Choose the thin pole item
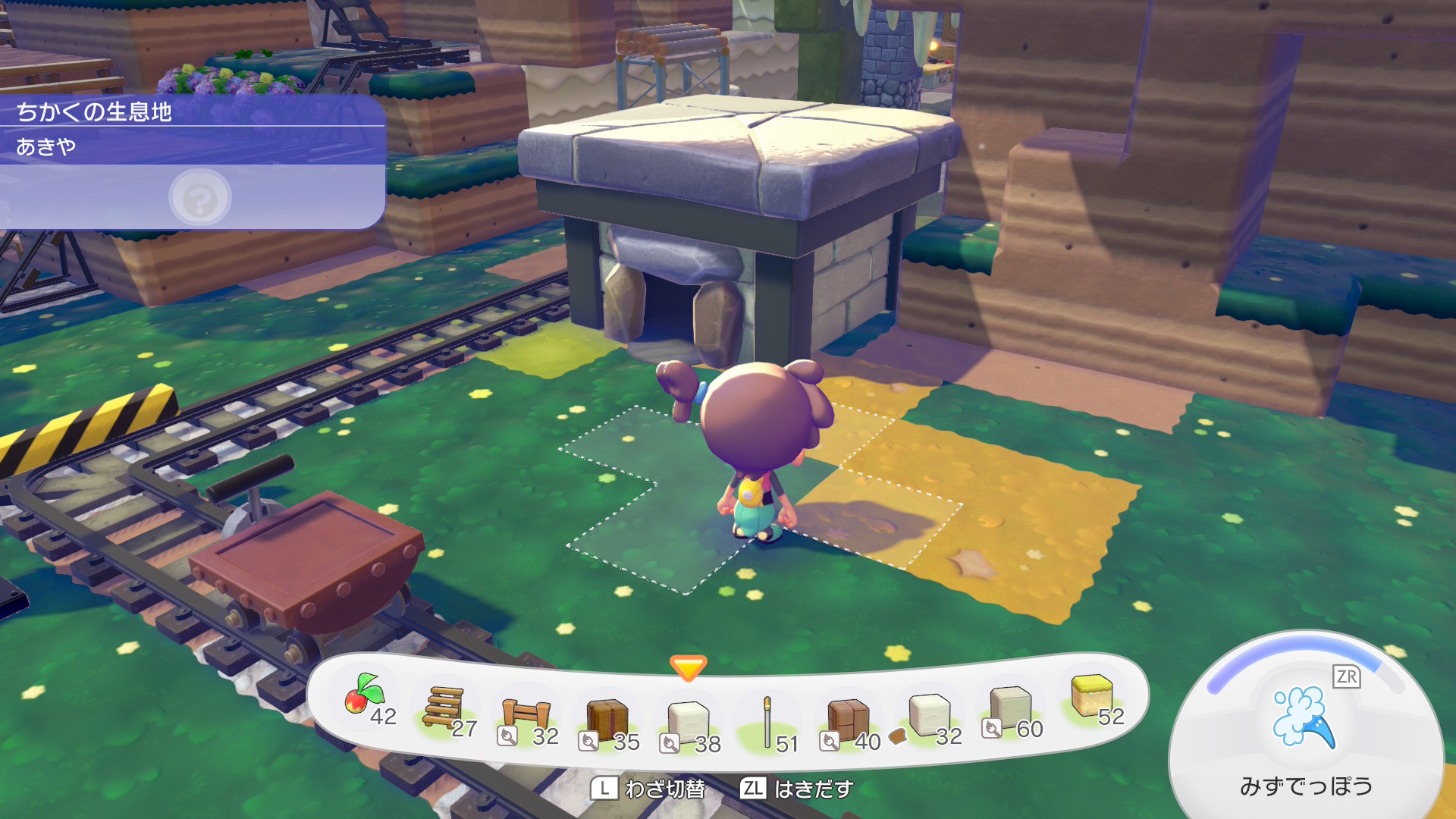This screenshot has width=1456, height=819. tap(767, 721)
